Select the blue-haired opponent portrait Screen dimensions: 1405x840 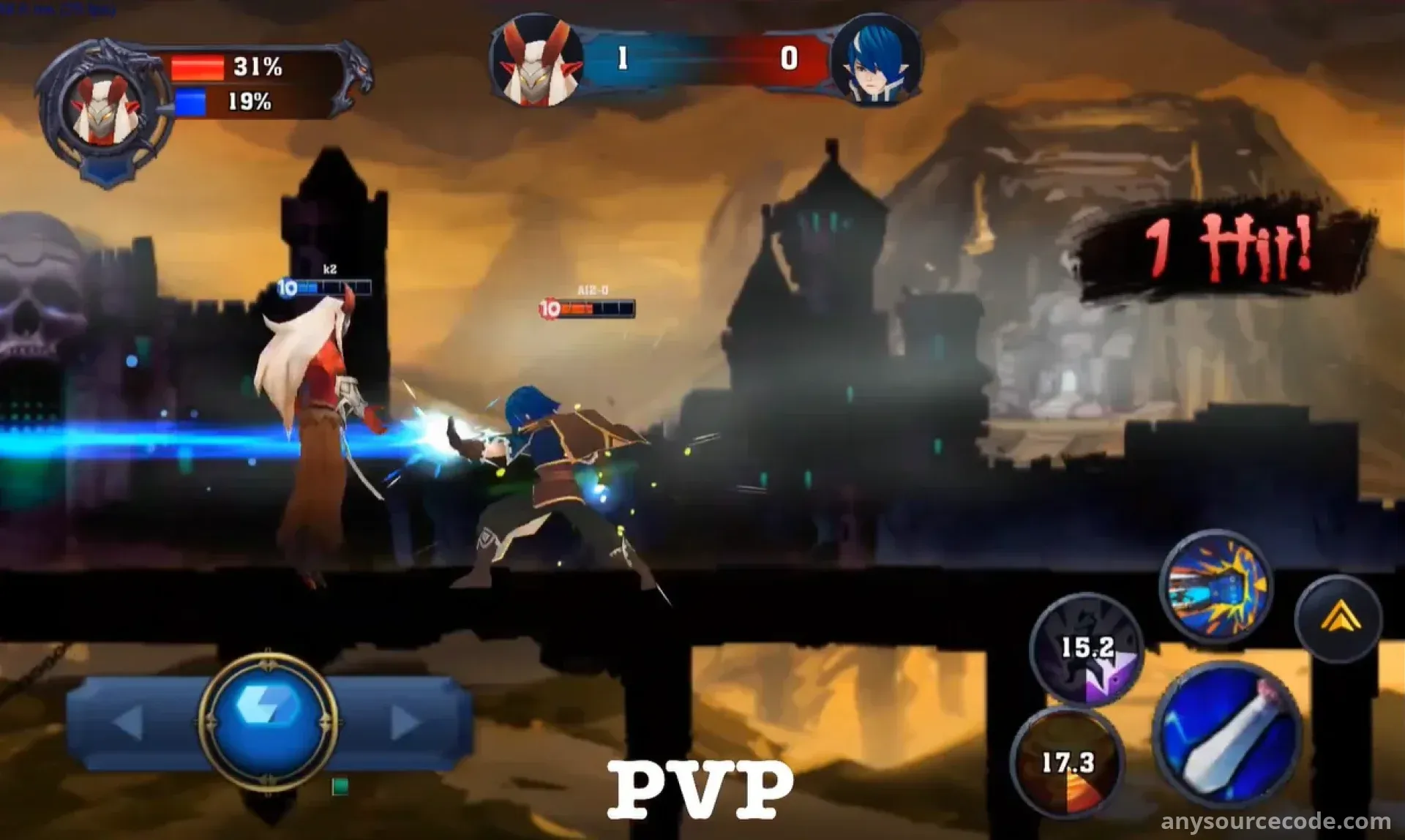(x=875, y=60)
